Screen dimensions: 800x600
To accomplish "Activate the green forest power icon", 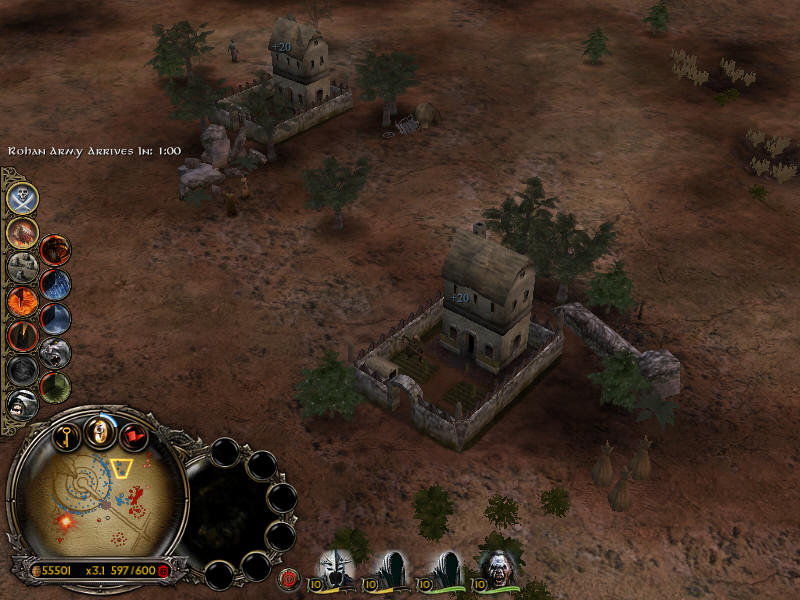I will [x=55, y=386].
